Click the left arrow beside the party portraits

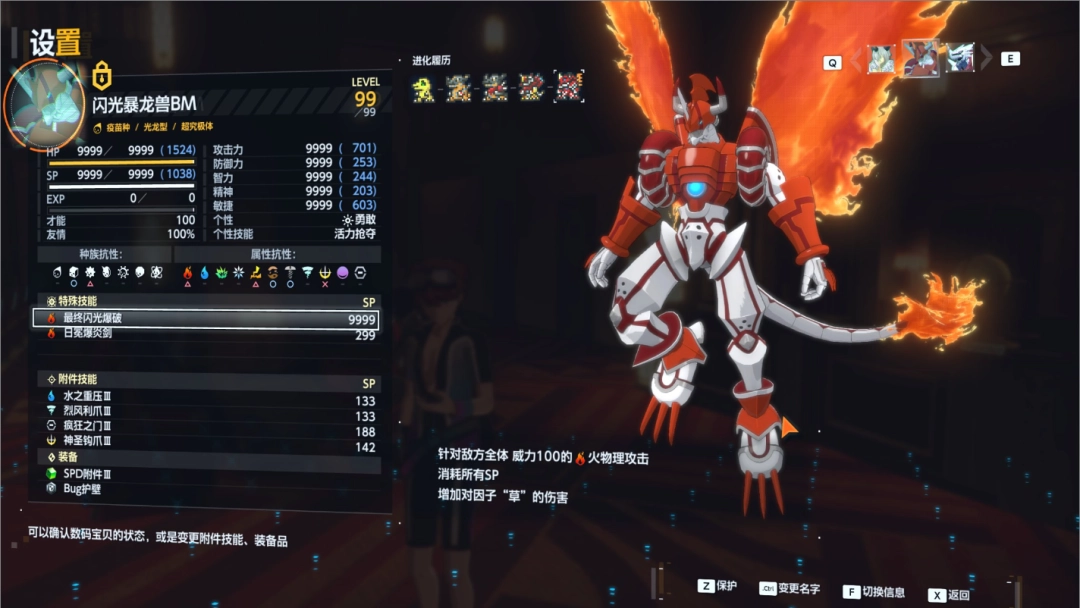856,60
